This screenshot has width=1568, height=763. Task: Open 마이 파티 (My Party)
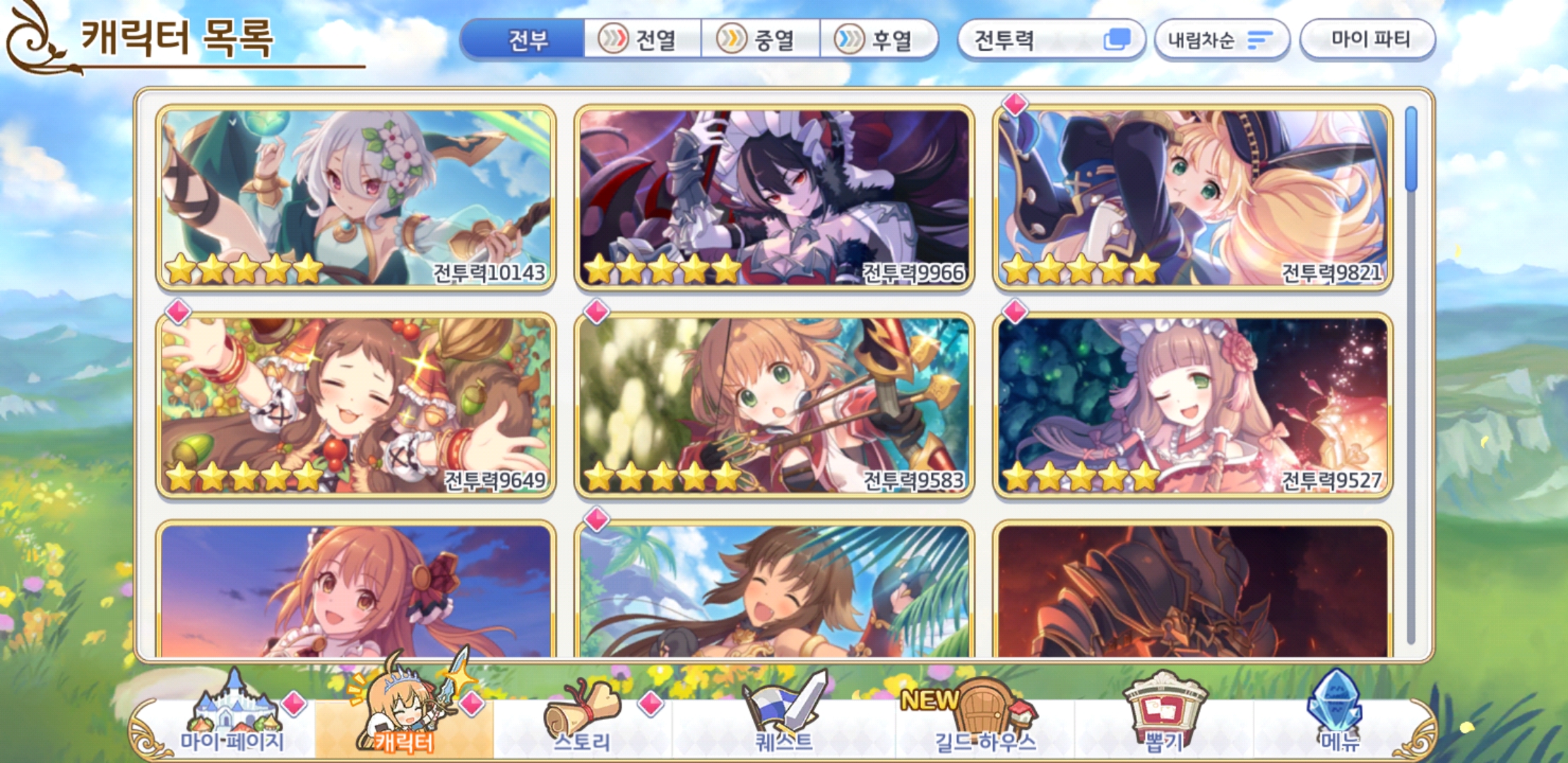(x=1368, y=40)
